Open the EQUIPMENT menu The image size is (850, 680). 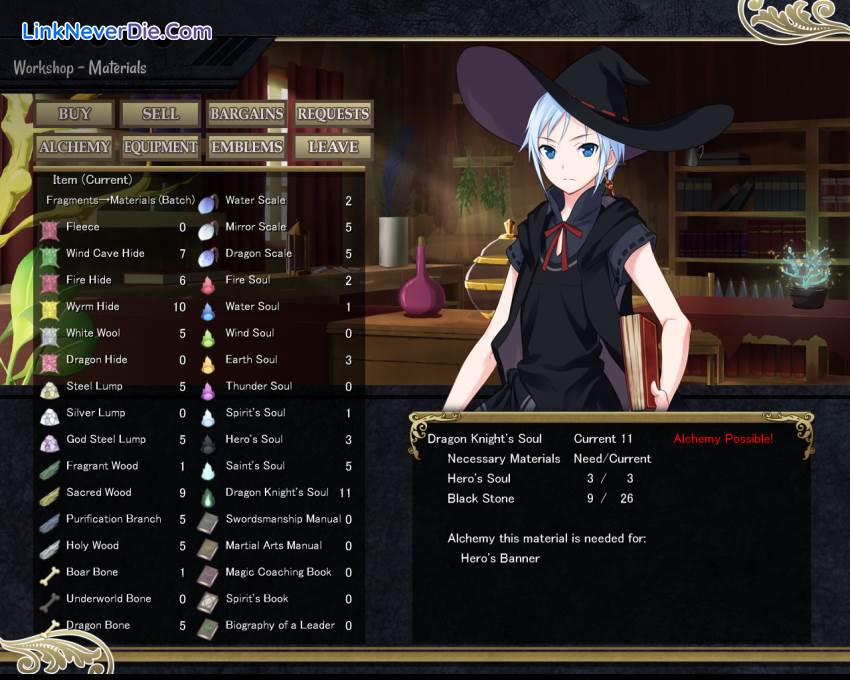[160, 147]
